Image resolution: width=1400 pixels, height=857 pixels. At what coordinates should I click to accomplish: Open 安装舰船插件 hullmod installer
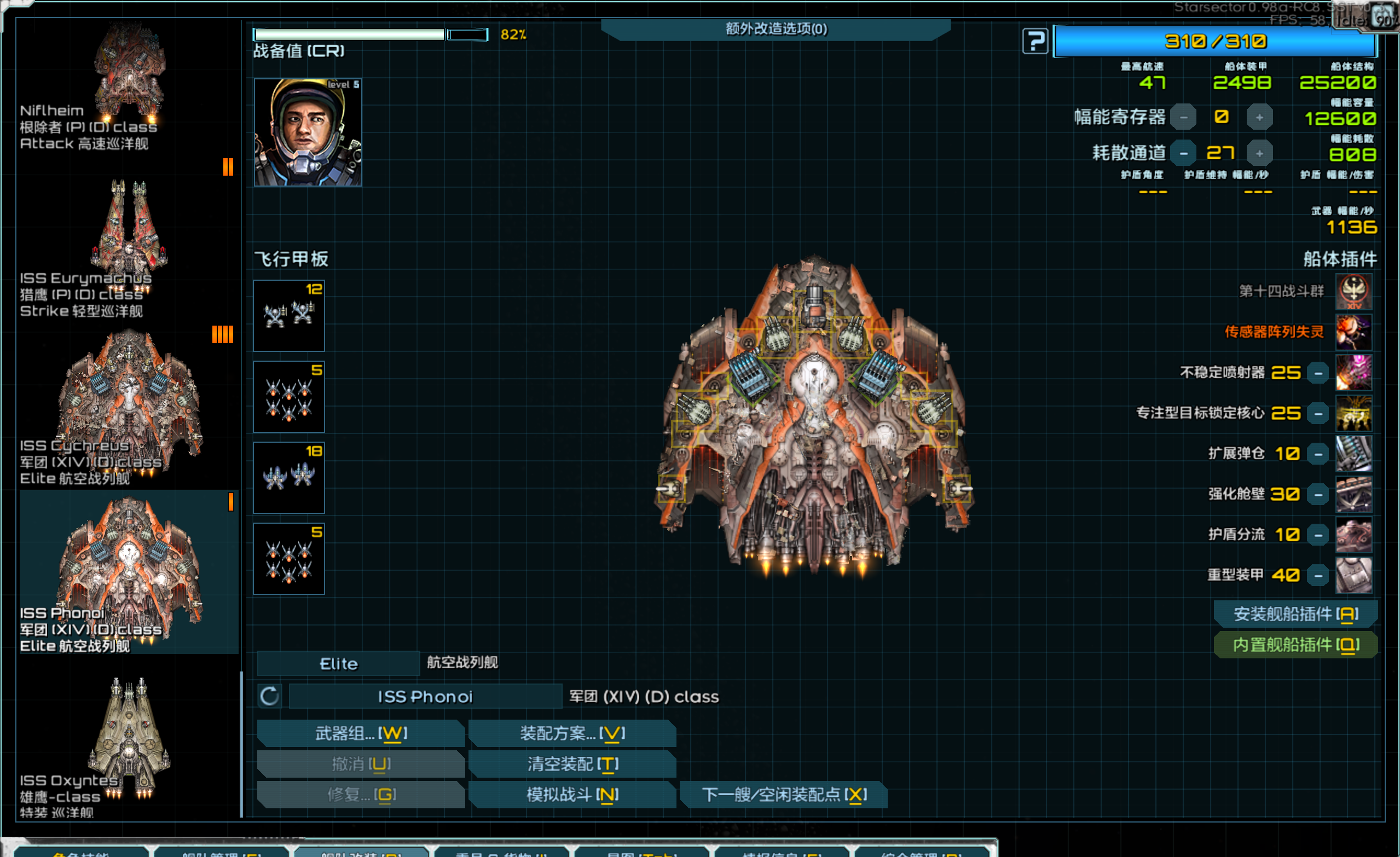pyautogui.click(x=1295, y=614)
